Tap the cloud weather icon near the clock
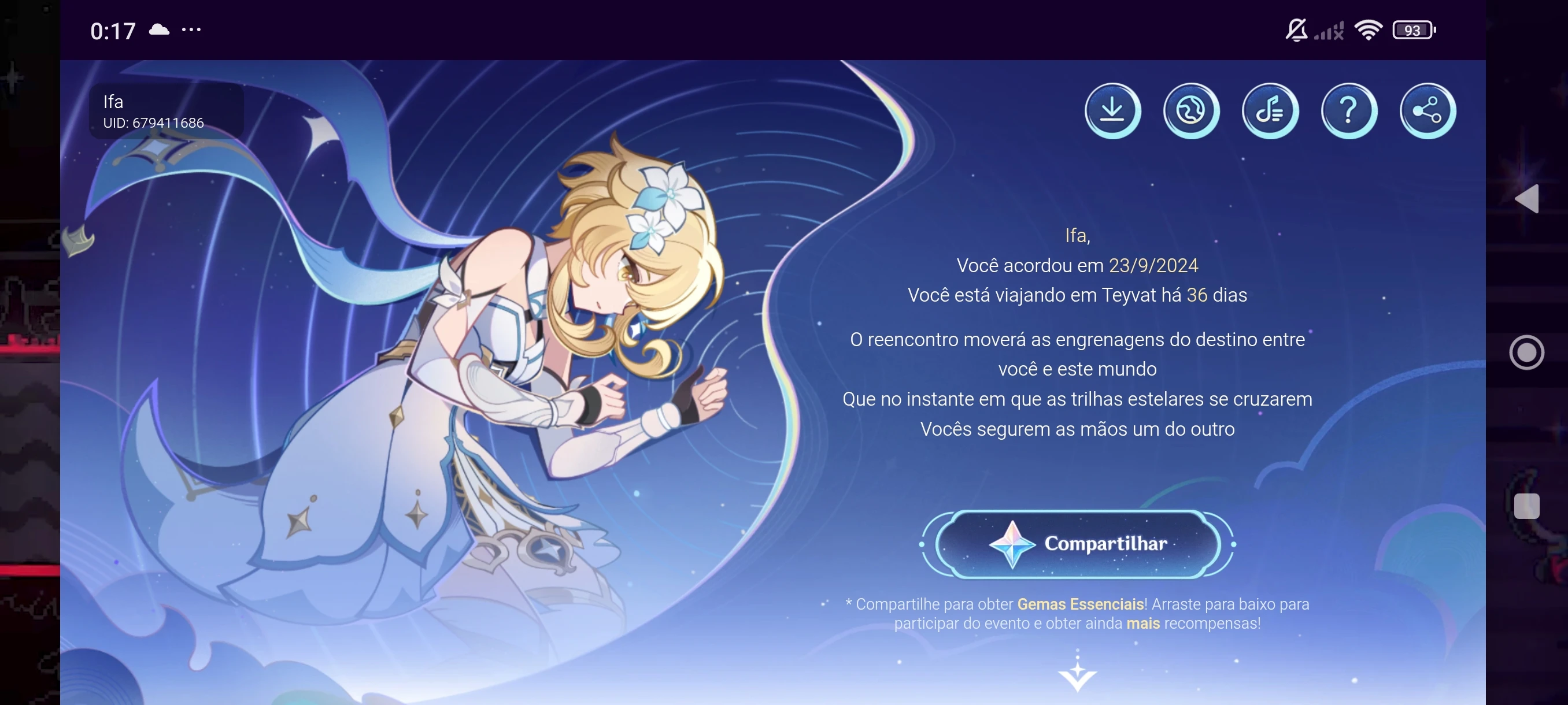The height and width of the screenshot is (705, 1568). pyautogui.click(x=160, y=28)
